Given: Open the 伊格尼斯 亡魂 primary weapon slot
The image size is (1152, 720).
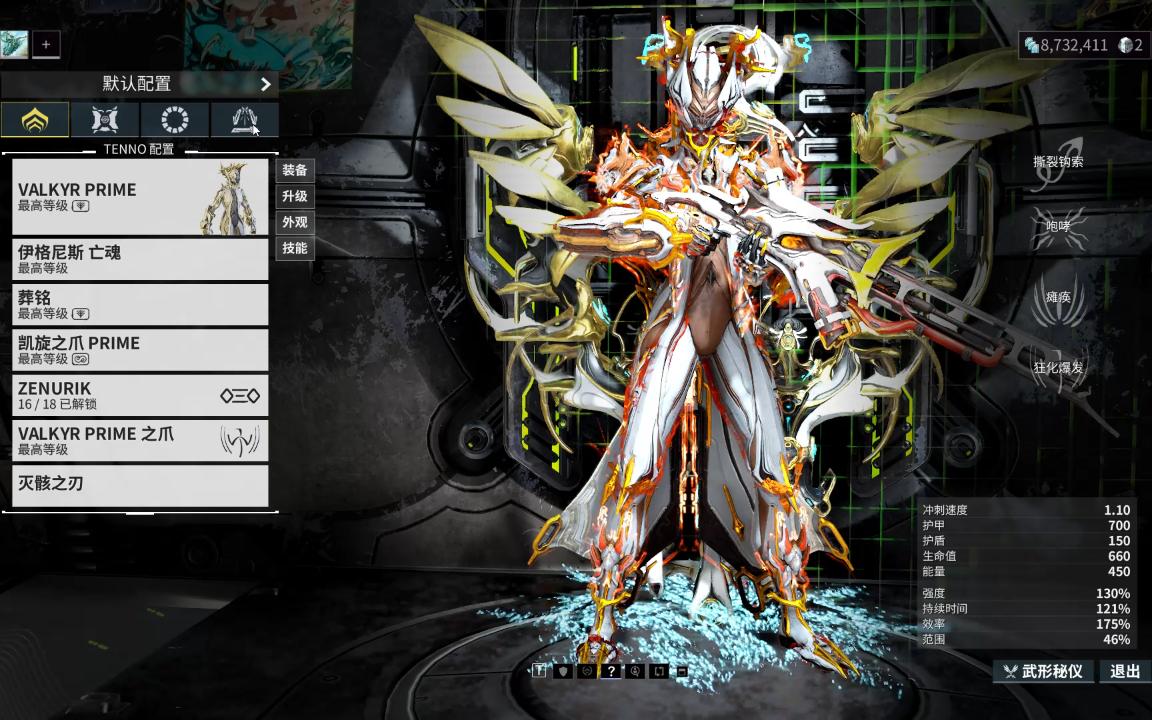Looking at the screenshot, I should [140, 259].
